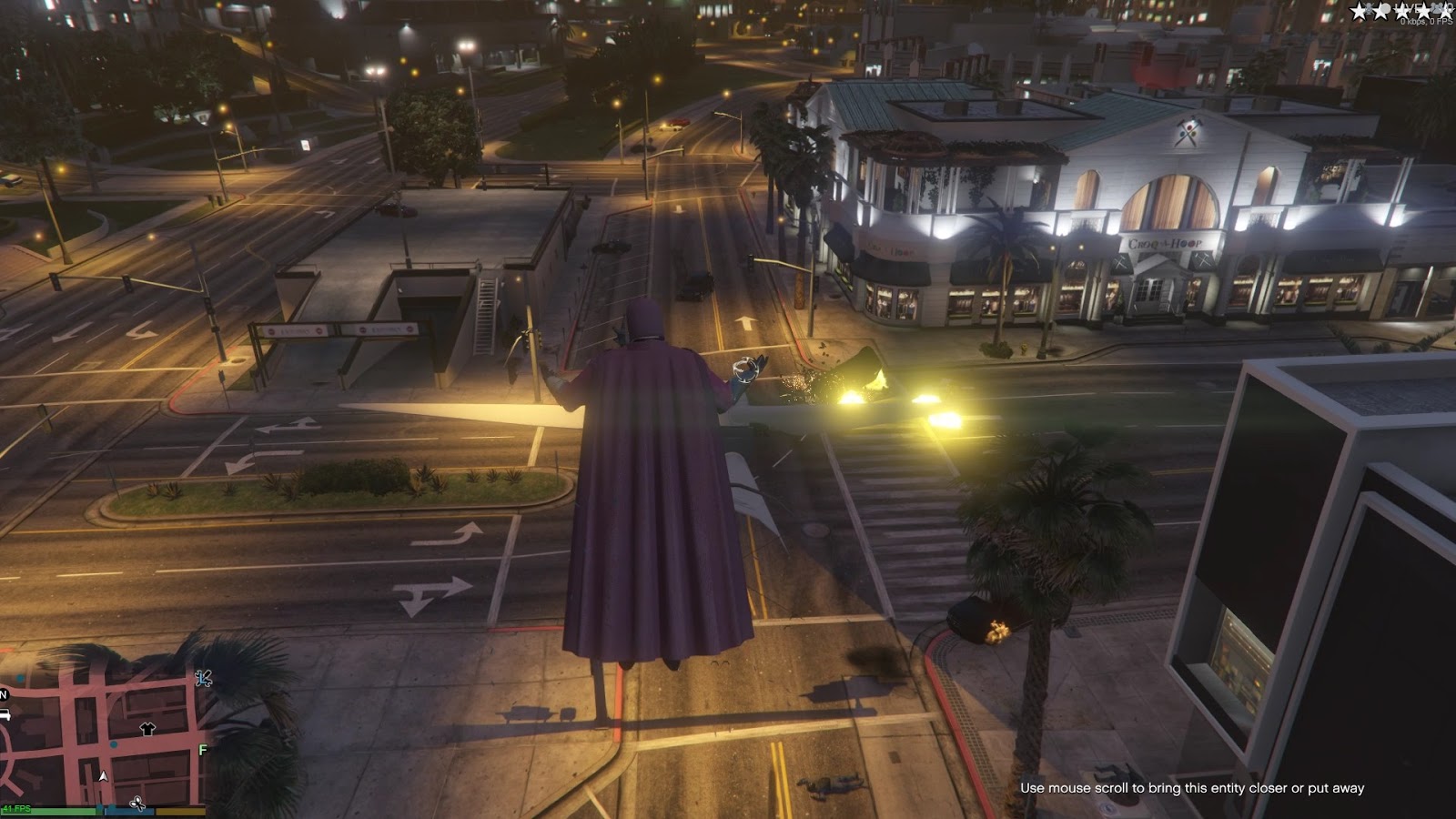The width and height of the screenshot is (1456, 819).
Task: Click the leftmost wanted level star
Action: coord(1359,12)
